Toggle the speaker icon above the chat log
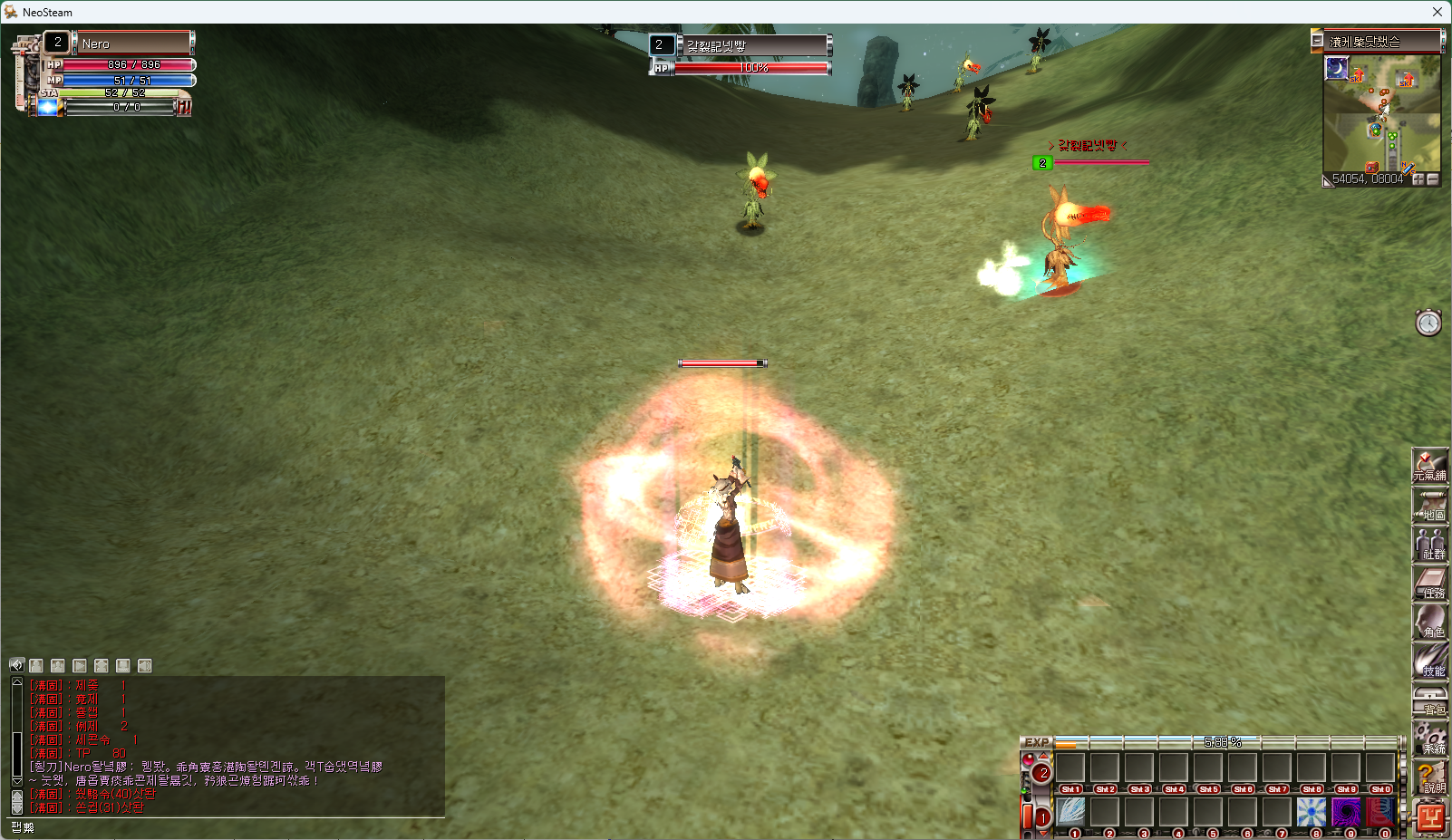Viewport: 1452px width, 840px height. [x=16, y=665]
